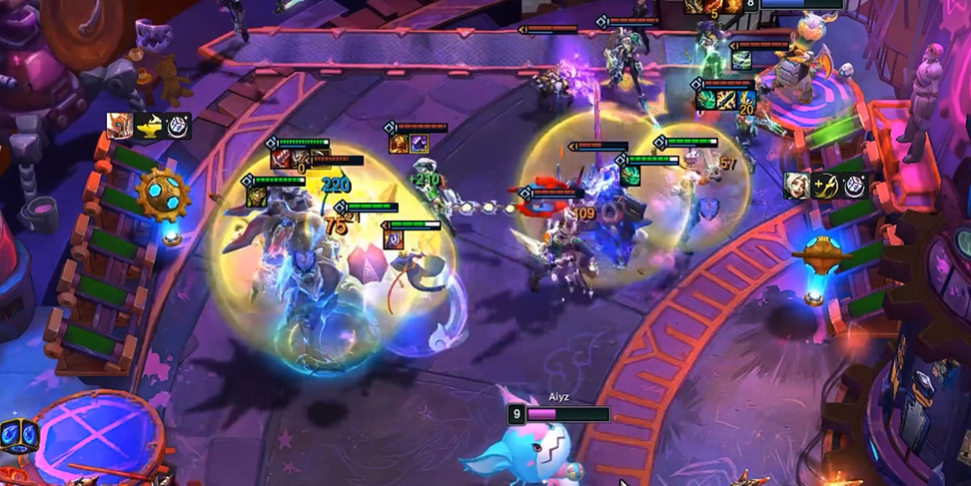Select the orange fox-faced augment icon
Image resolution: width=971 pixels, height=486 pixels.
[x=120, y=125]
